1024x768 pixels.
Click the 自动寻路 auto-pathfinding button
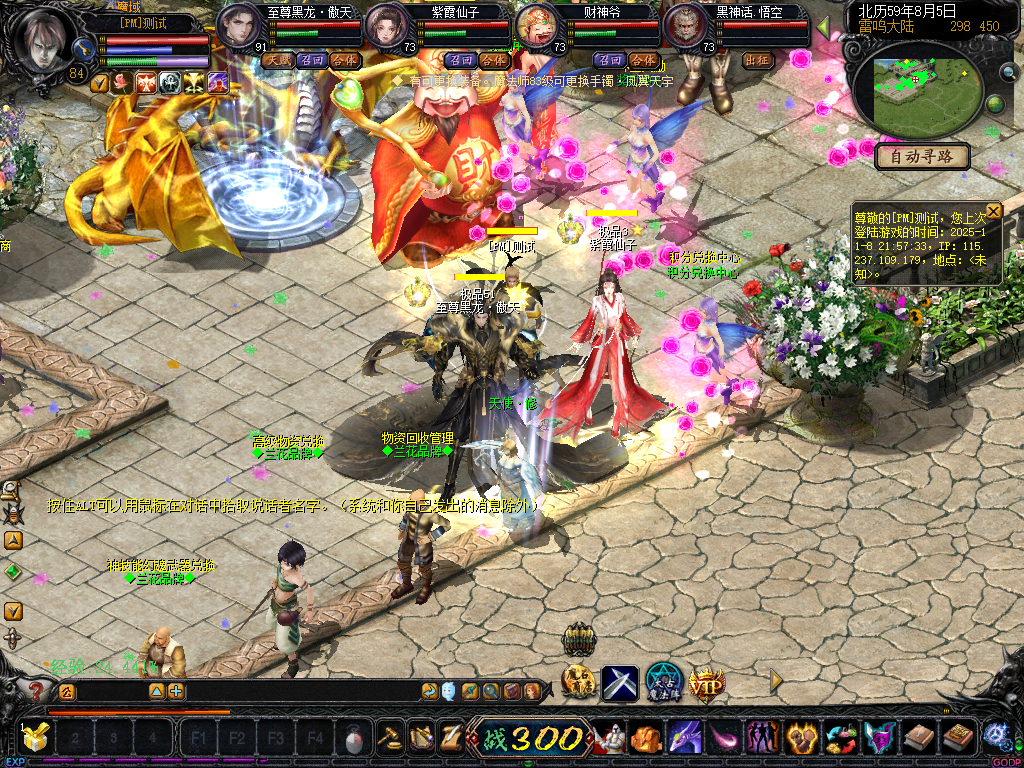(x=922, y=156)
